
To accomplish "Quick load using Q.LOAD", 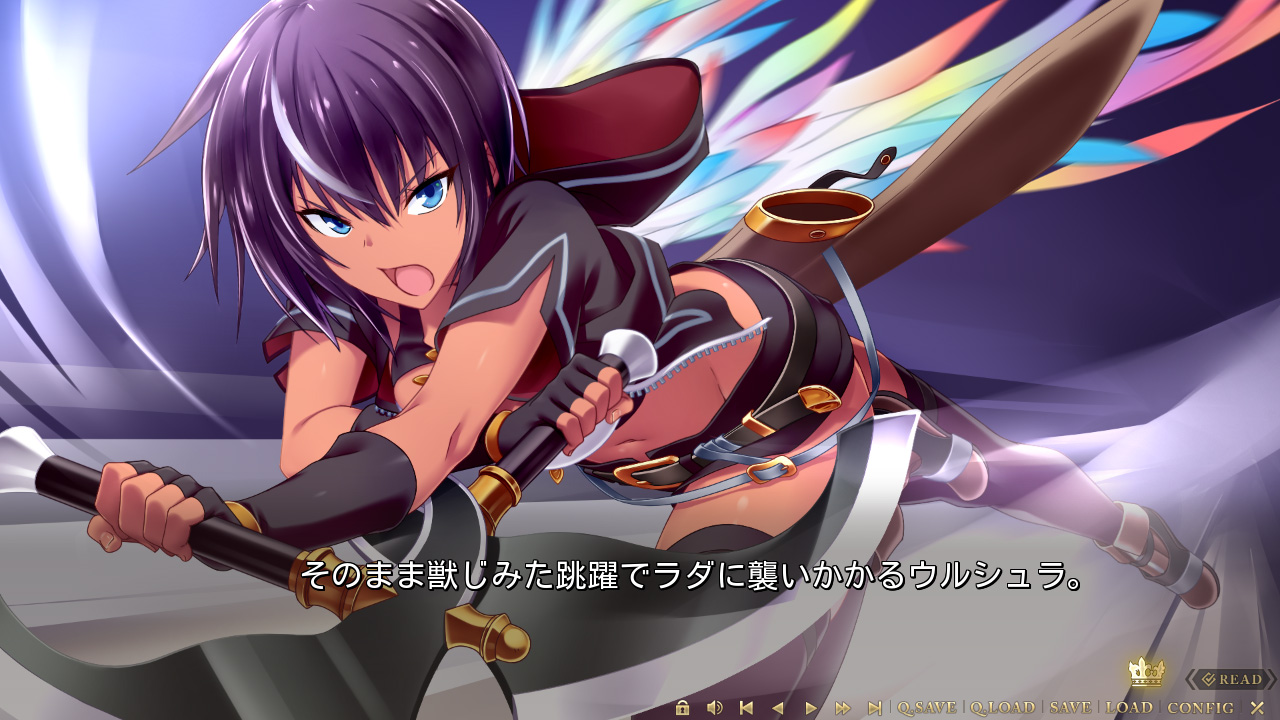I will [1002, 708].
